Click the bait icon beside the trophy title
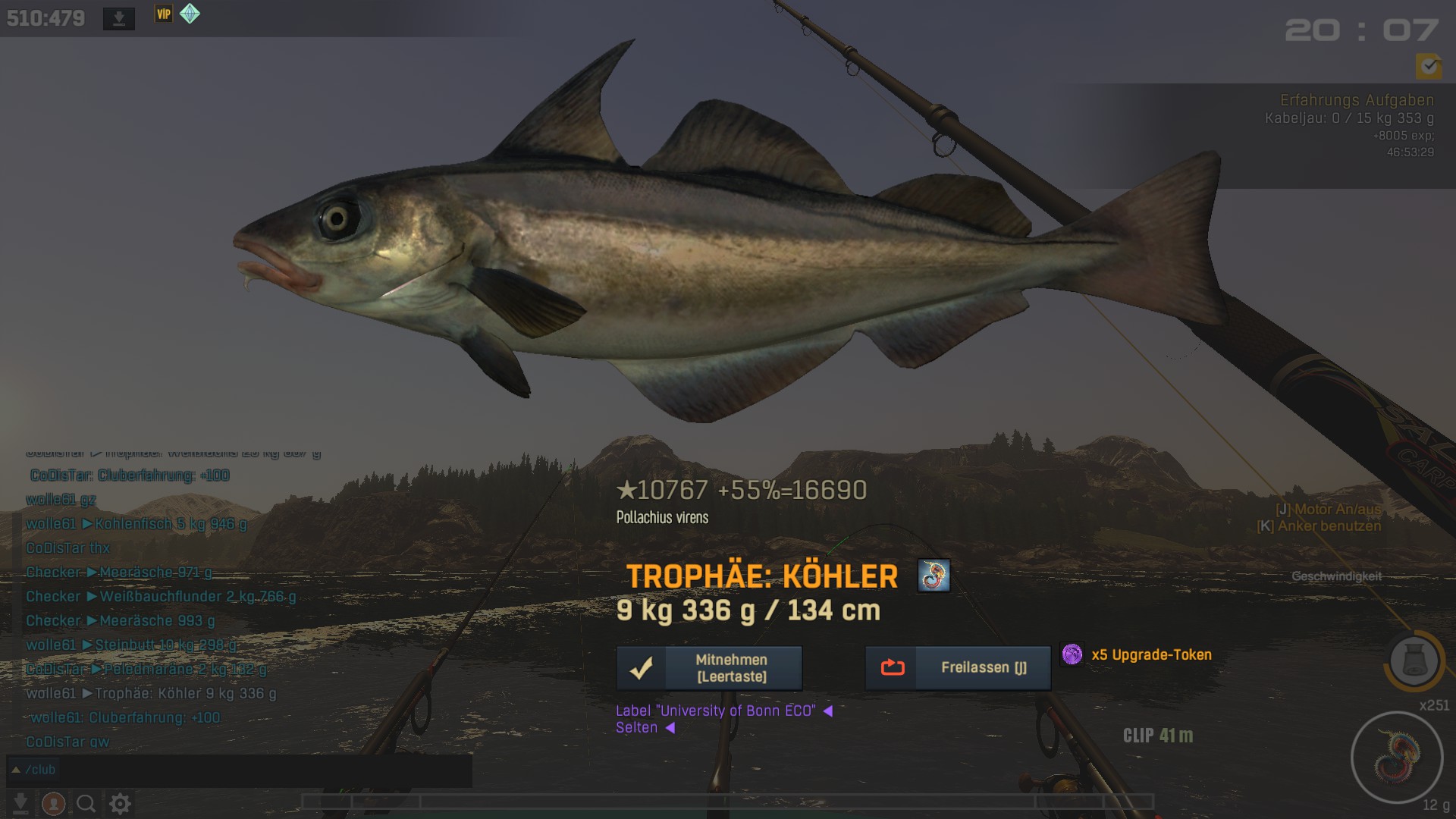Screen dimensions: 1456x819 [x=933, y=576]
